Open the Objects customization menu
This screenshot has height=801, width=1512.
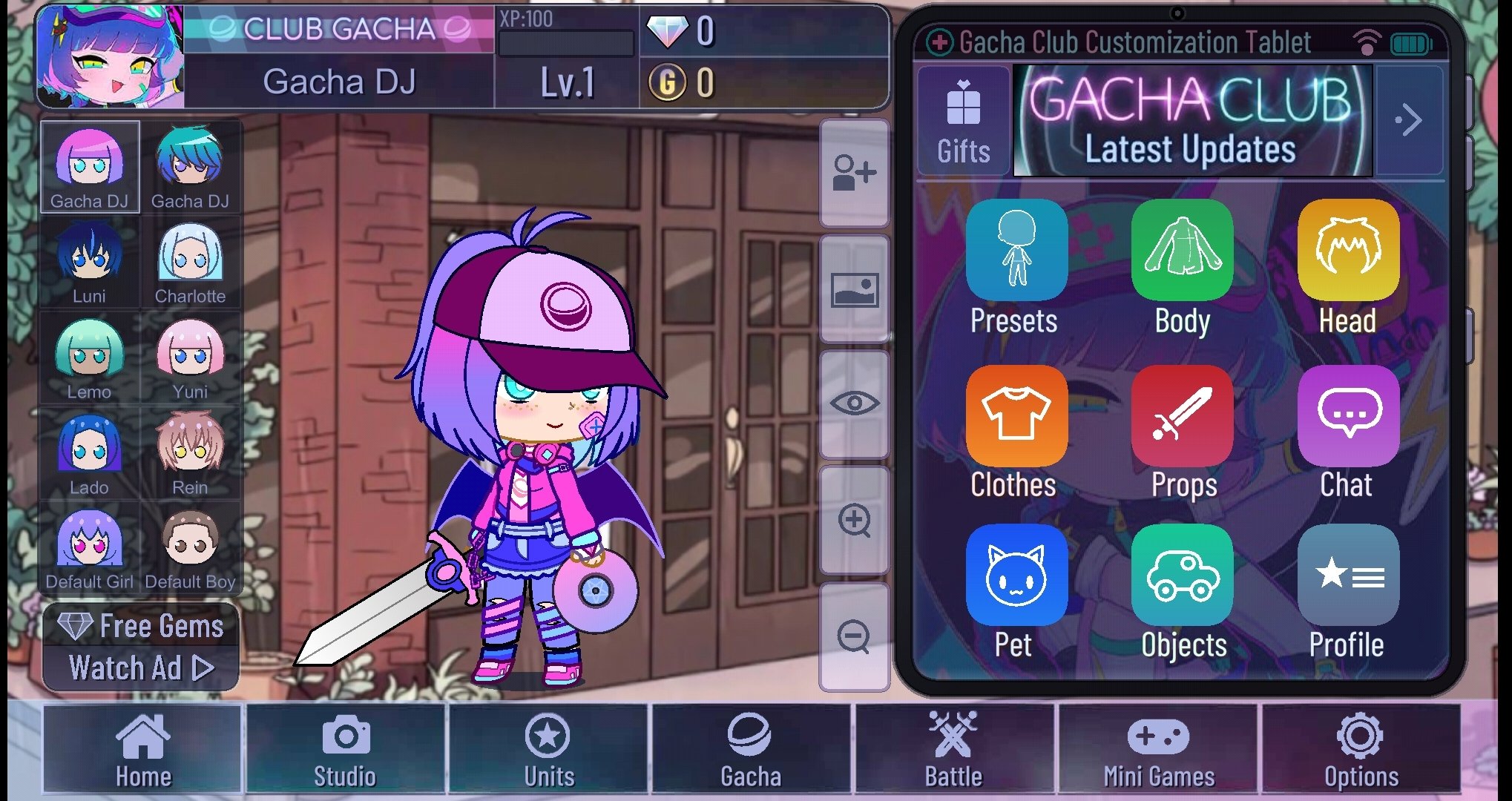tap(1182, 576)
